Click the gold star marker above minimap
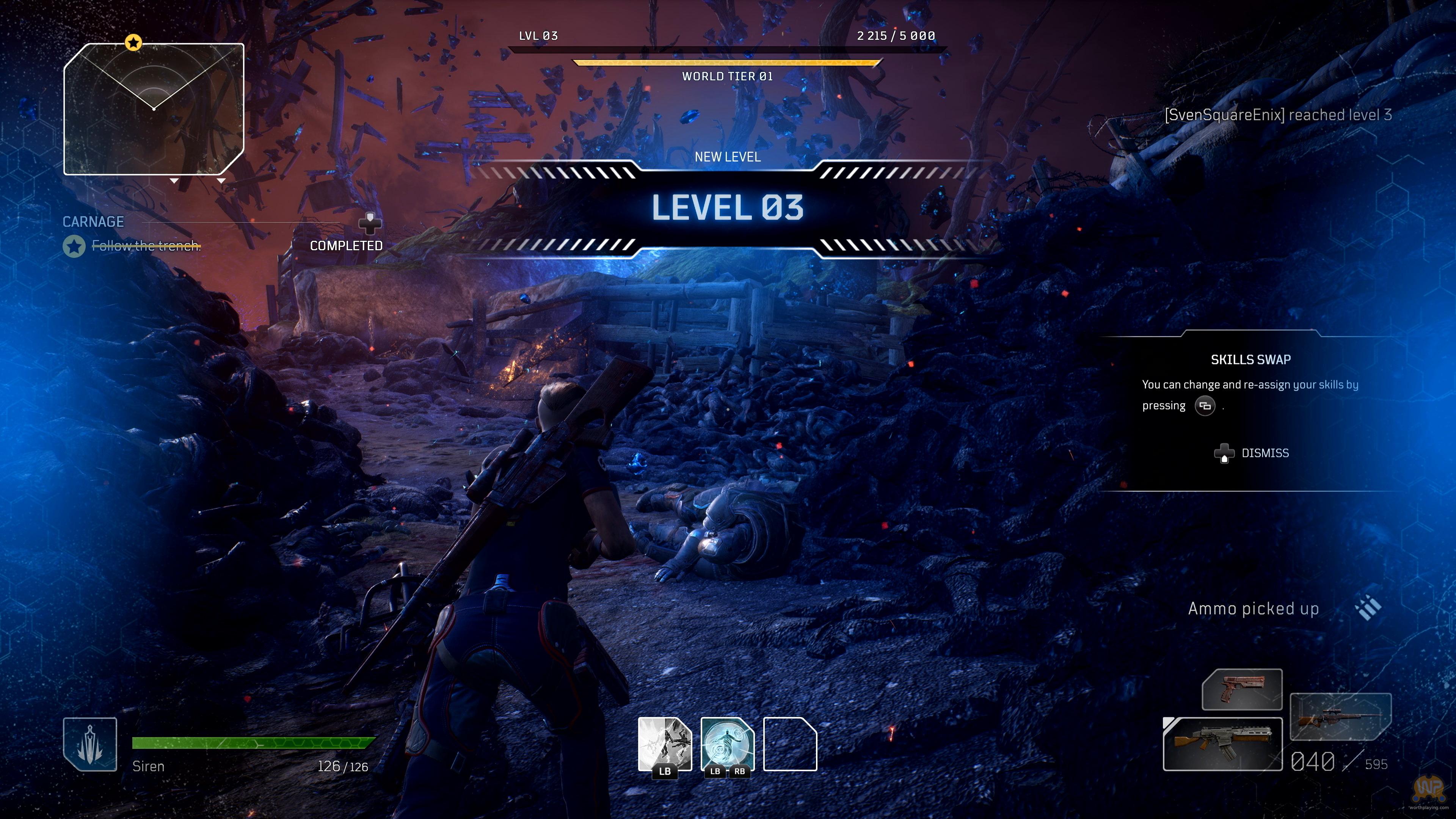 pyautogui.click(x=133, y=42)
